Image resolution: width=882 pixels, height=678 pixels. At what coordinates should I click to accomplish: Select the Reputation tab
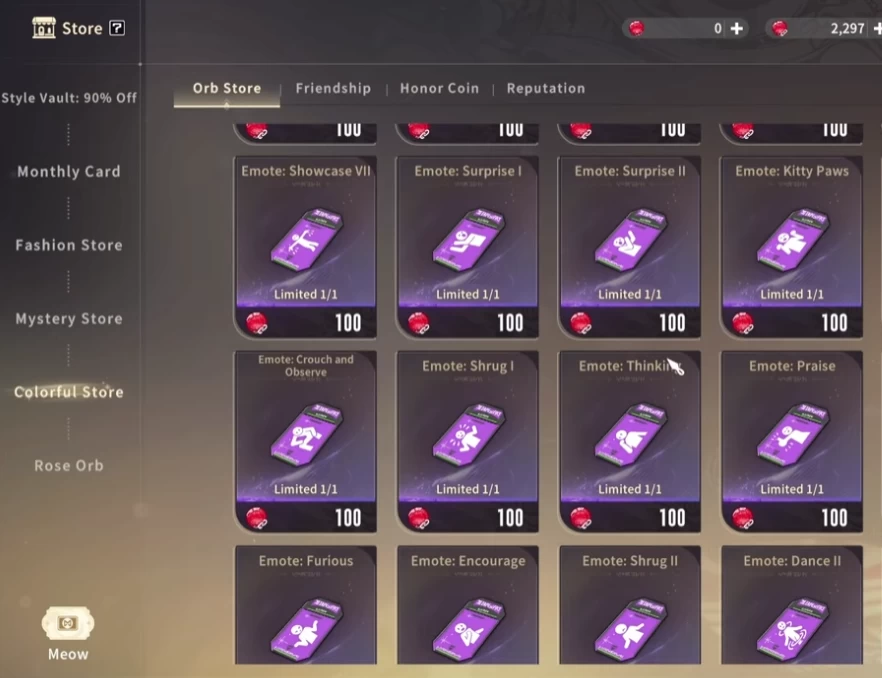coord(545,88)
